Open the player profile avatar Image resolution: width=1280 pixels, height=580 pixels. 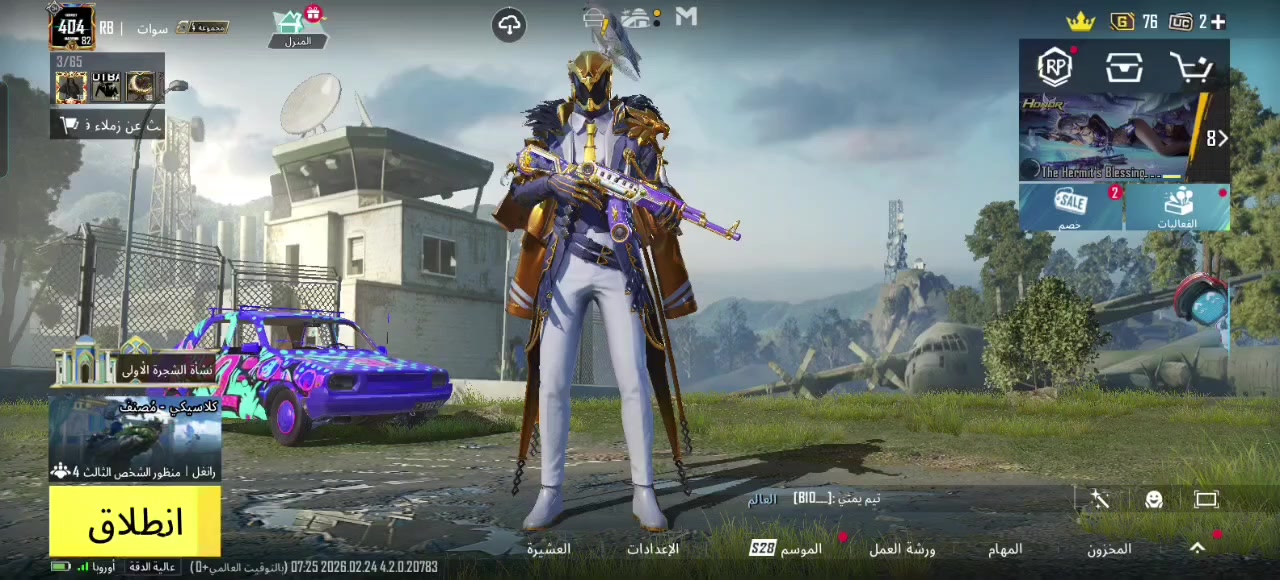point(72,27)
